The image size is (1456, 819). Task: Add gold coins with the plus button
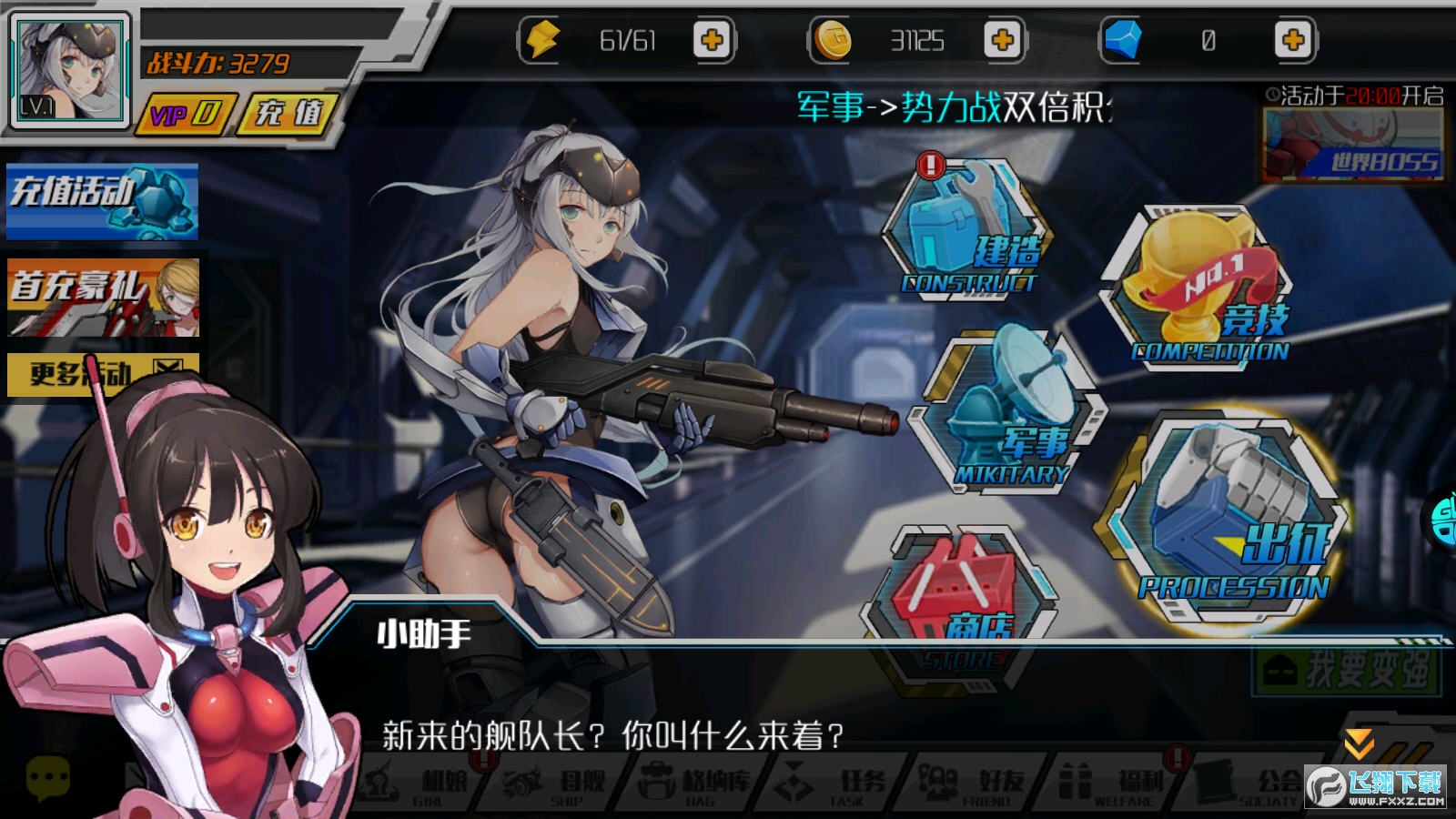pyautogui.click(x=1002, y=40)
